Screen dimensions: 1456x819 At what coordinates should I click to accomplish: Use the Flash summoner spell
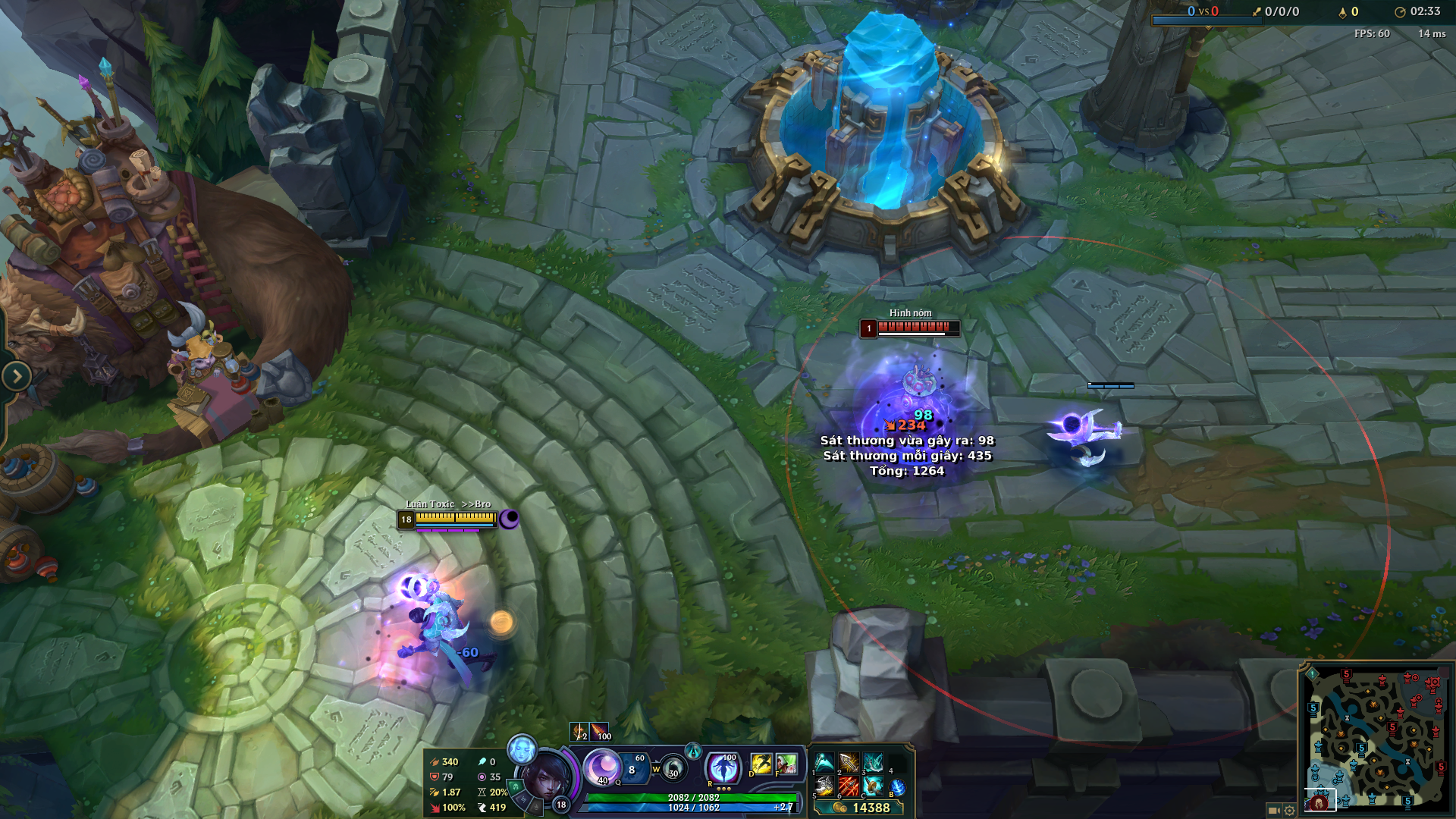pyautogui.click(x=761, y=764)
